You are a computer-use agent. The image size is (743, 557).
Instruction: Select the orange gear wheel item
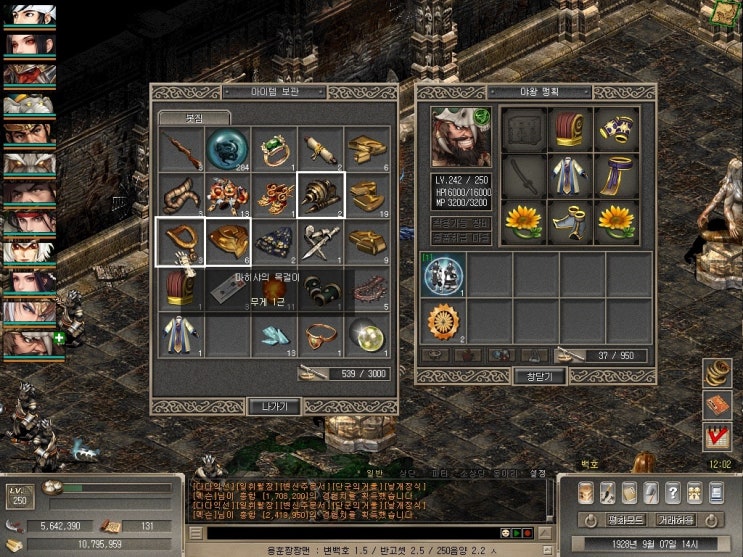click(x=441, y=320)
